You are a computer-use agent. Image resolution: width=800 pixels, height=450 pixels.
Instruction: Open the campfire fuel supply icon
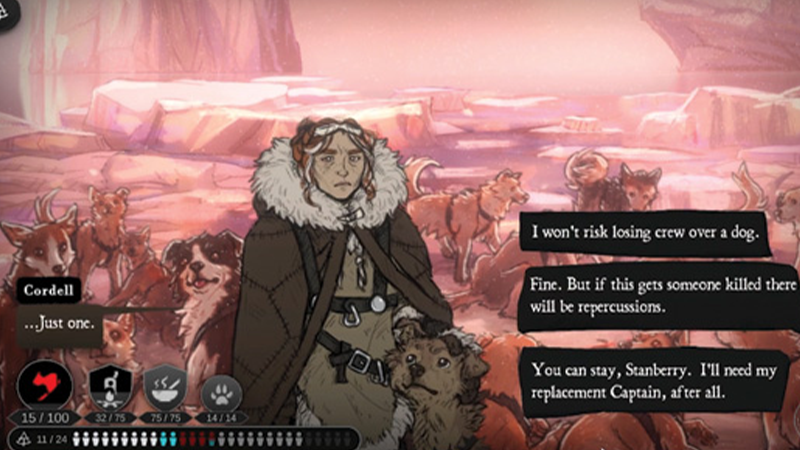[x=110, y=386]
